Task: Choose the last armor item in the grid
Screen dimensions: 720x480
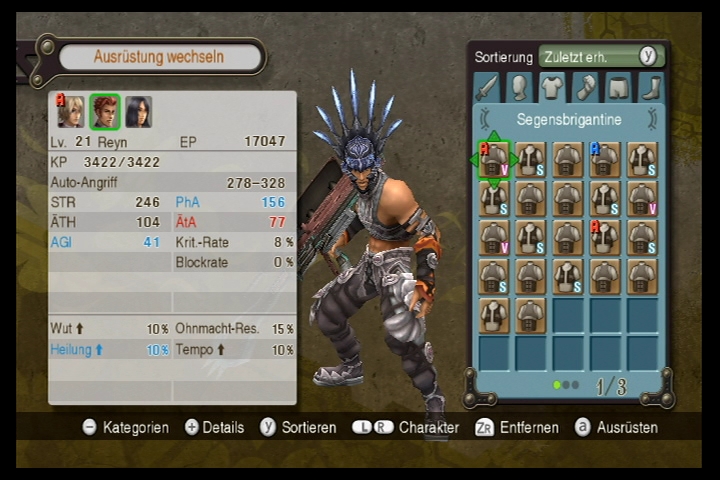Action: [x=531, y=314]
